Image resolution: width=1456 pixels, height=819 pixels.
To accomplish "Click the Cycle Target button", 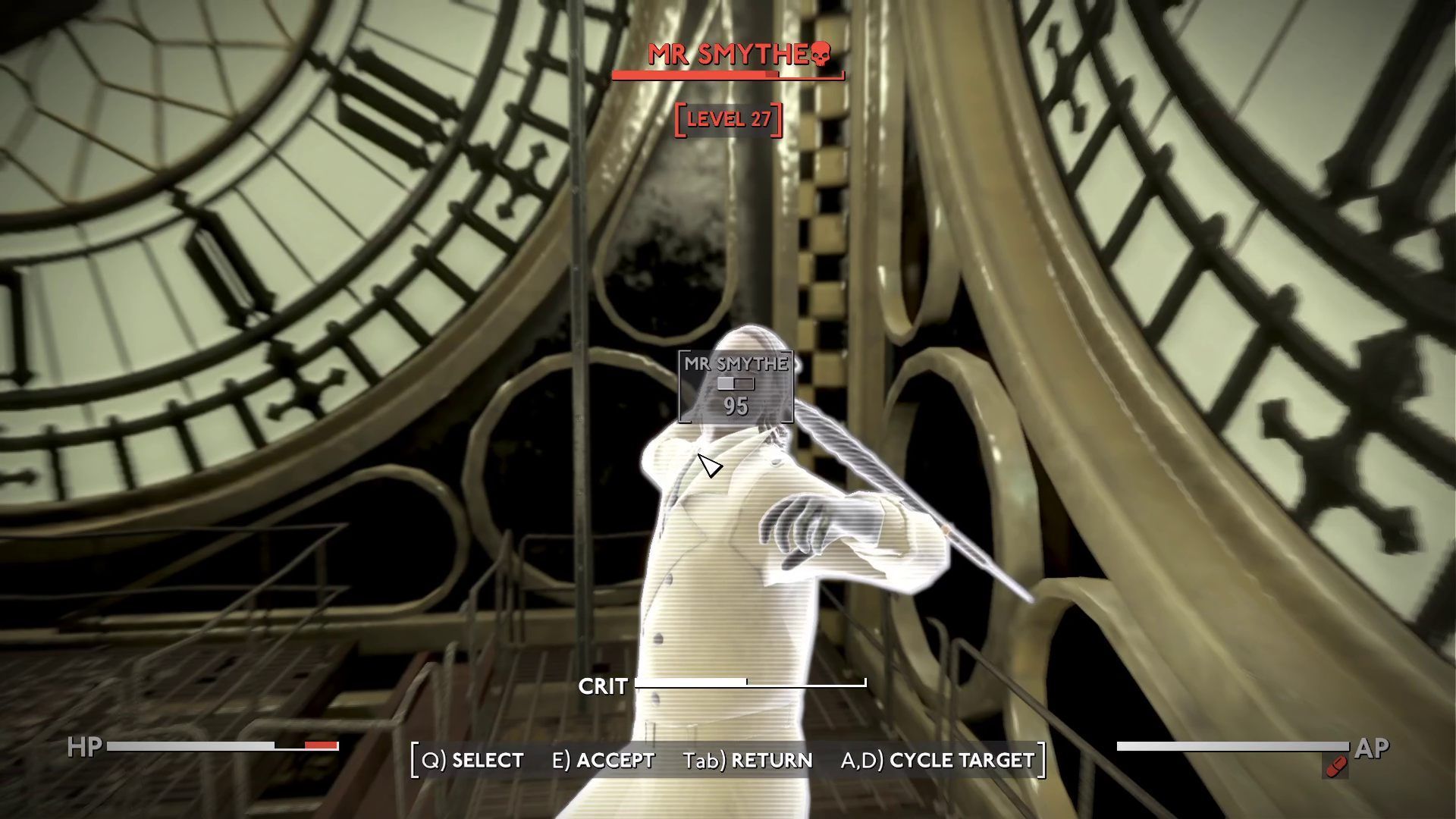I will 938,760.
